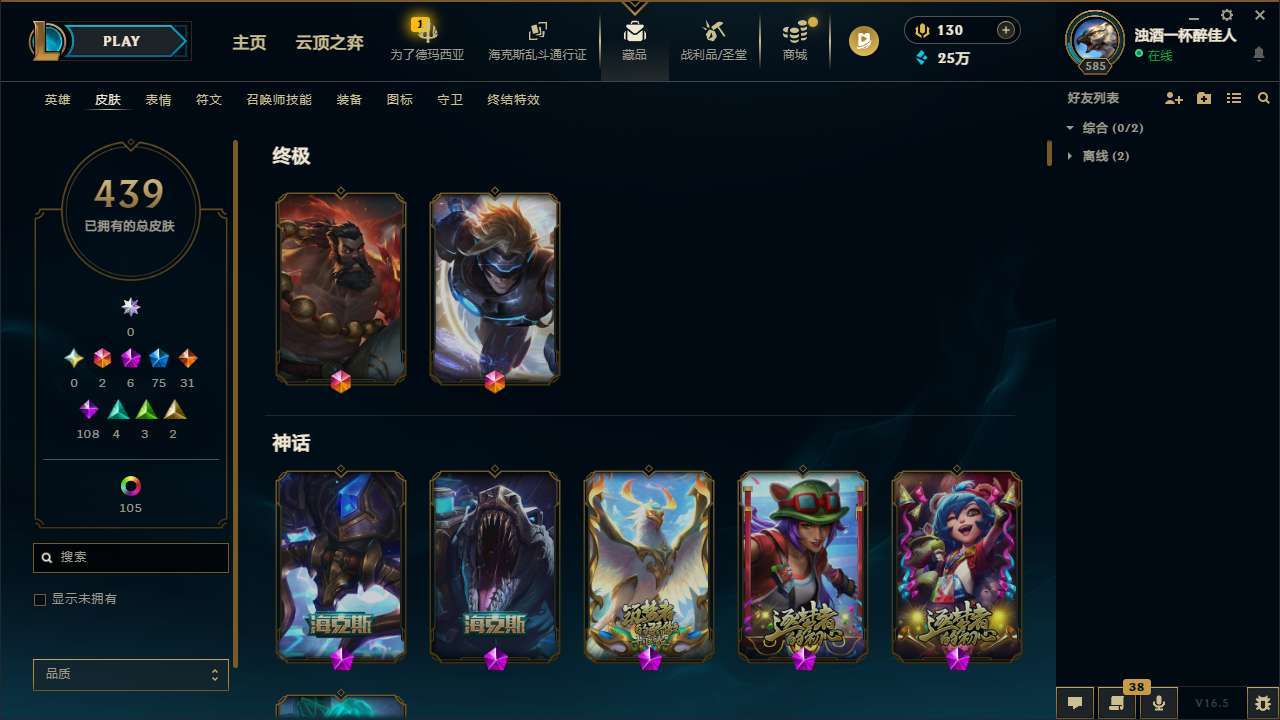
Task: Click the PLAY button
Action: 121,41
